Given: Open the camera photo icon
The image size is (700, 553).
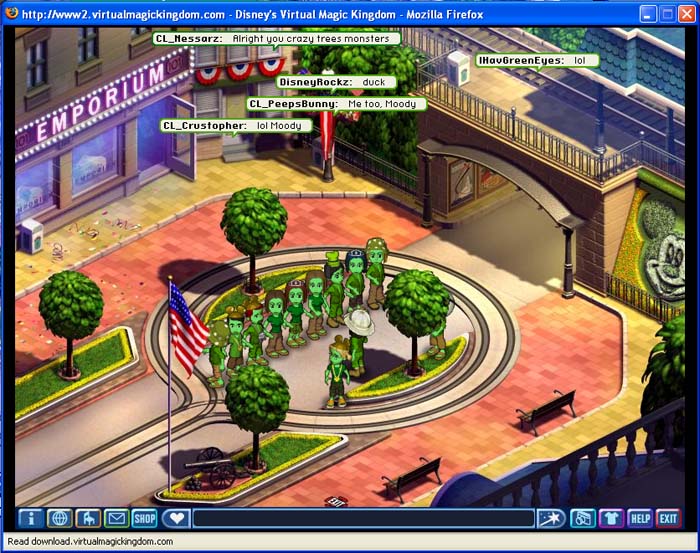Looking at the screenshot, I should tap(583, 518).
